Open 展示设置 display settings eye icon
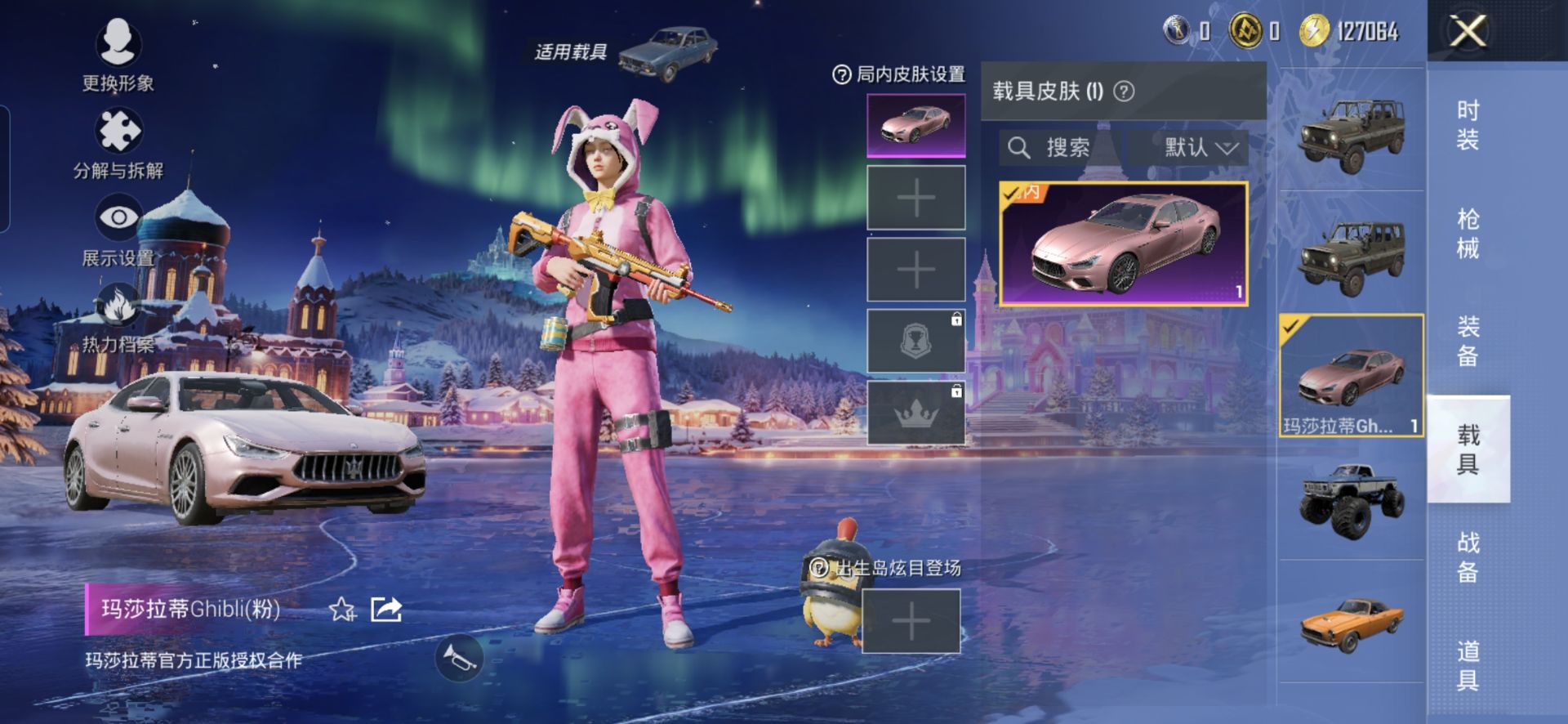 coord(118,217)
